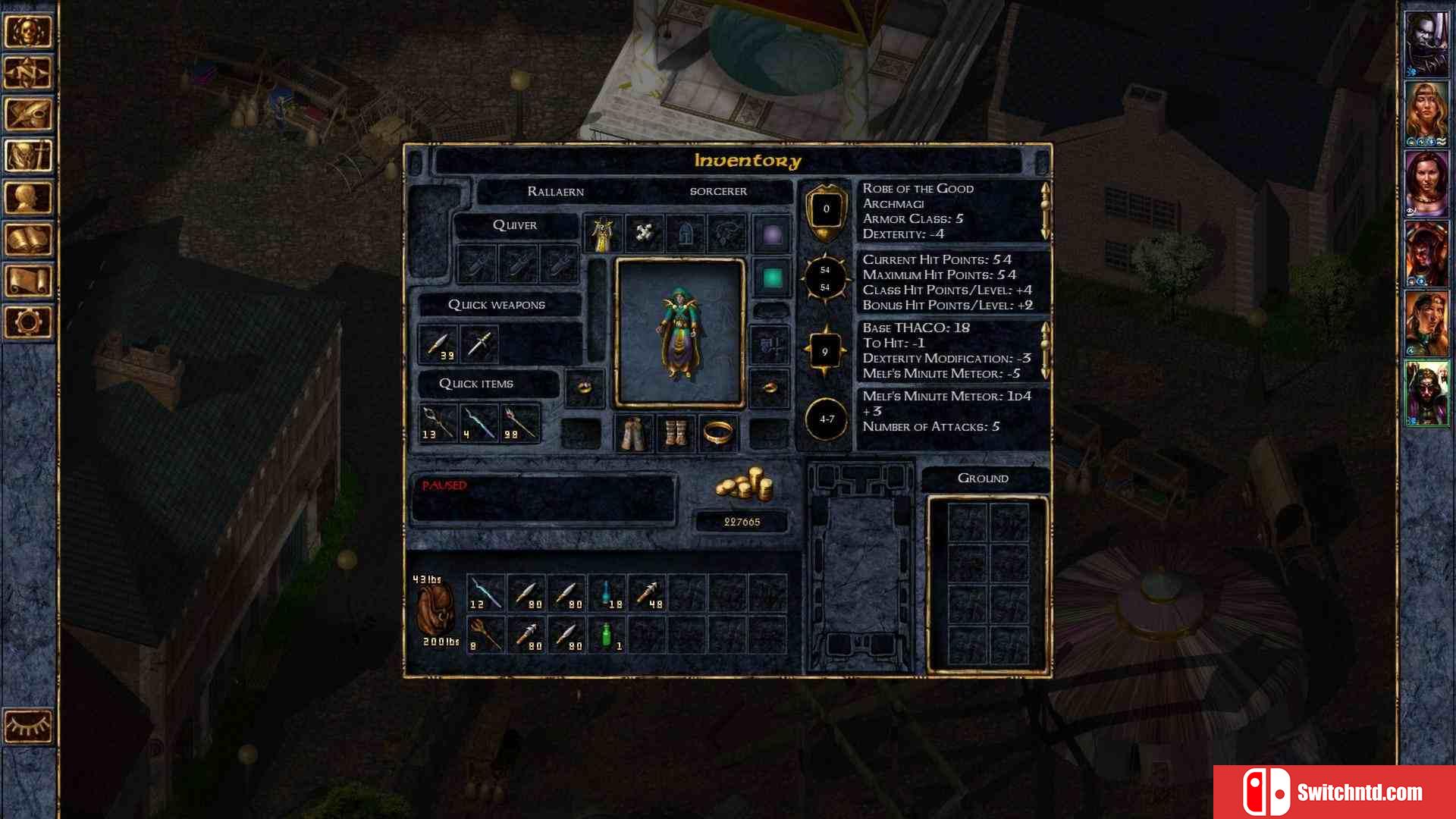Screen dimensions: 1456x819
Task: Open the priest scroll button
Action: [x=29, y=281]
